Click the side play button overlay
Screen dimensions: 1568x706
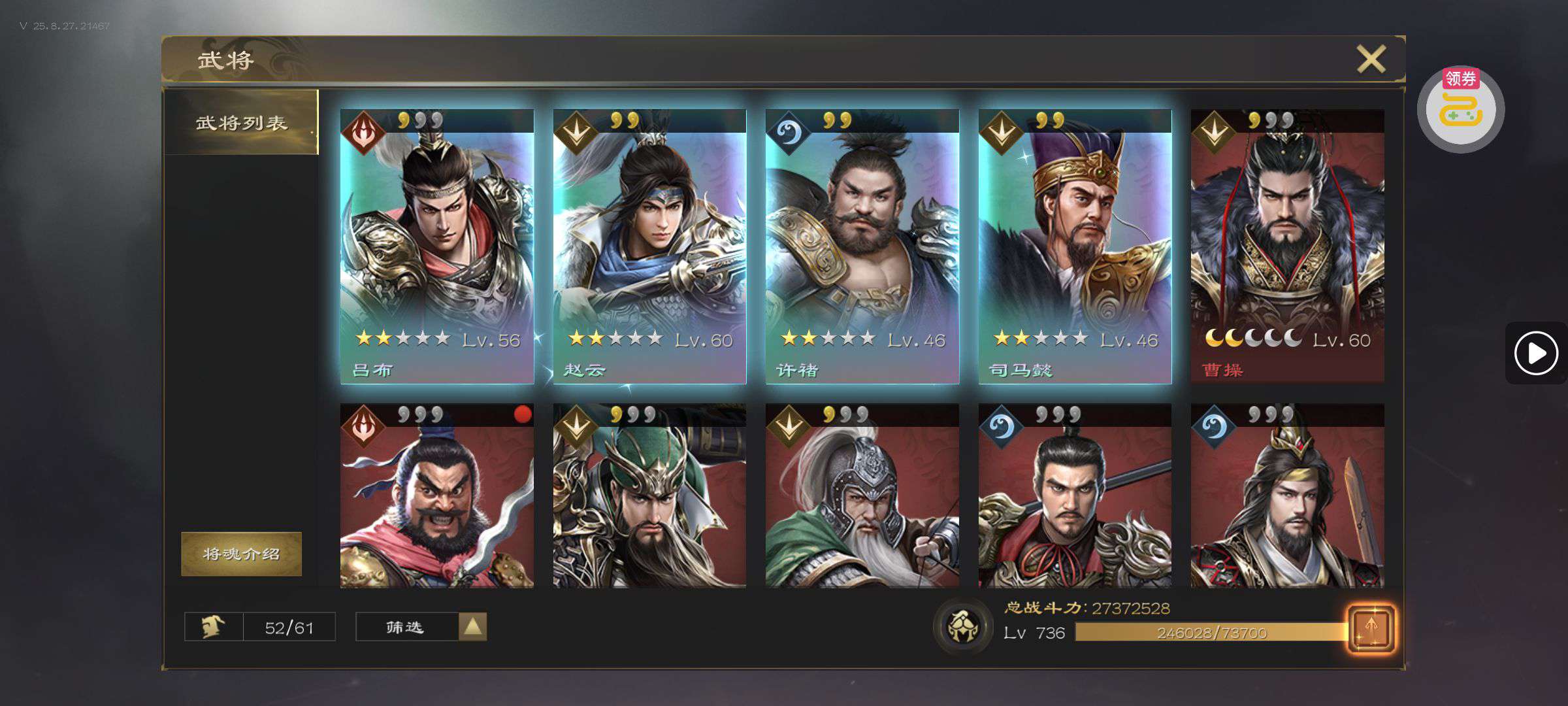pos(1536,354)
